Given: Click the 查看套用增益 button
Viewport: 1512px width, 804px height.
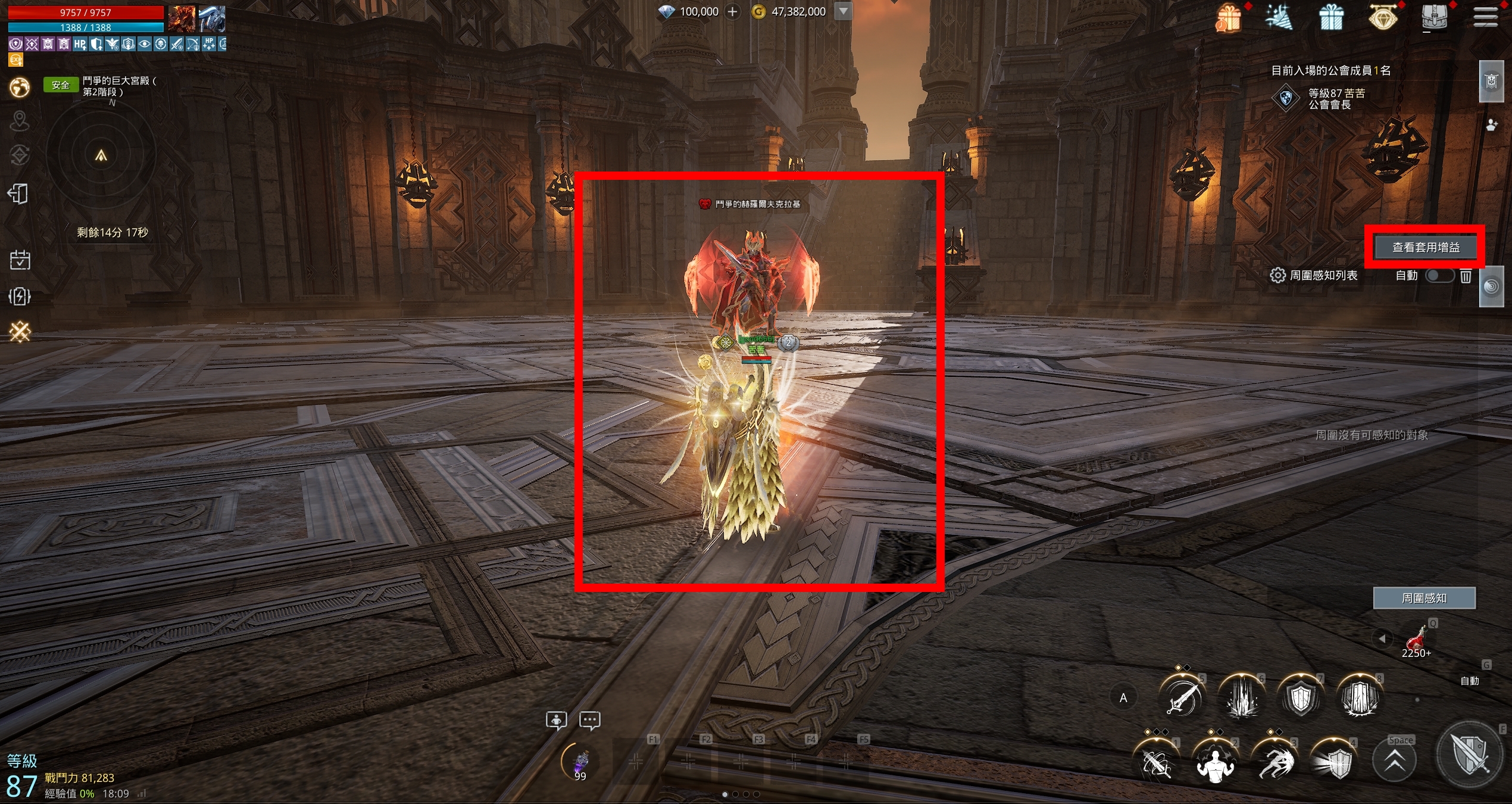Looking at the screenshot, I should click(x=1425, y=247).
